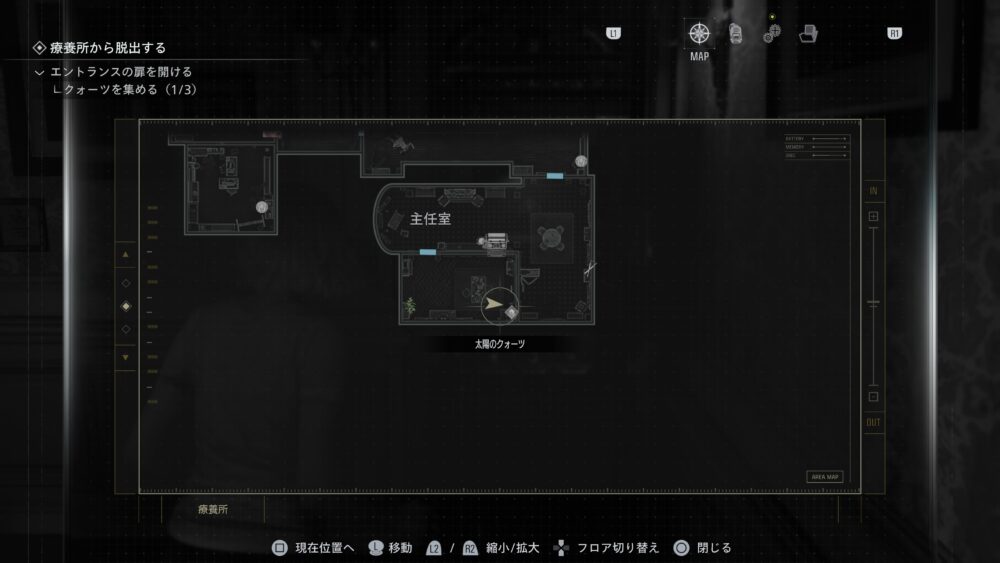Adjust the map zoom slider handle
The image size is (1000, 563).
click(873, 302)
